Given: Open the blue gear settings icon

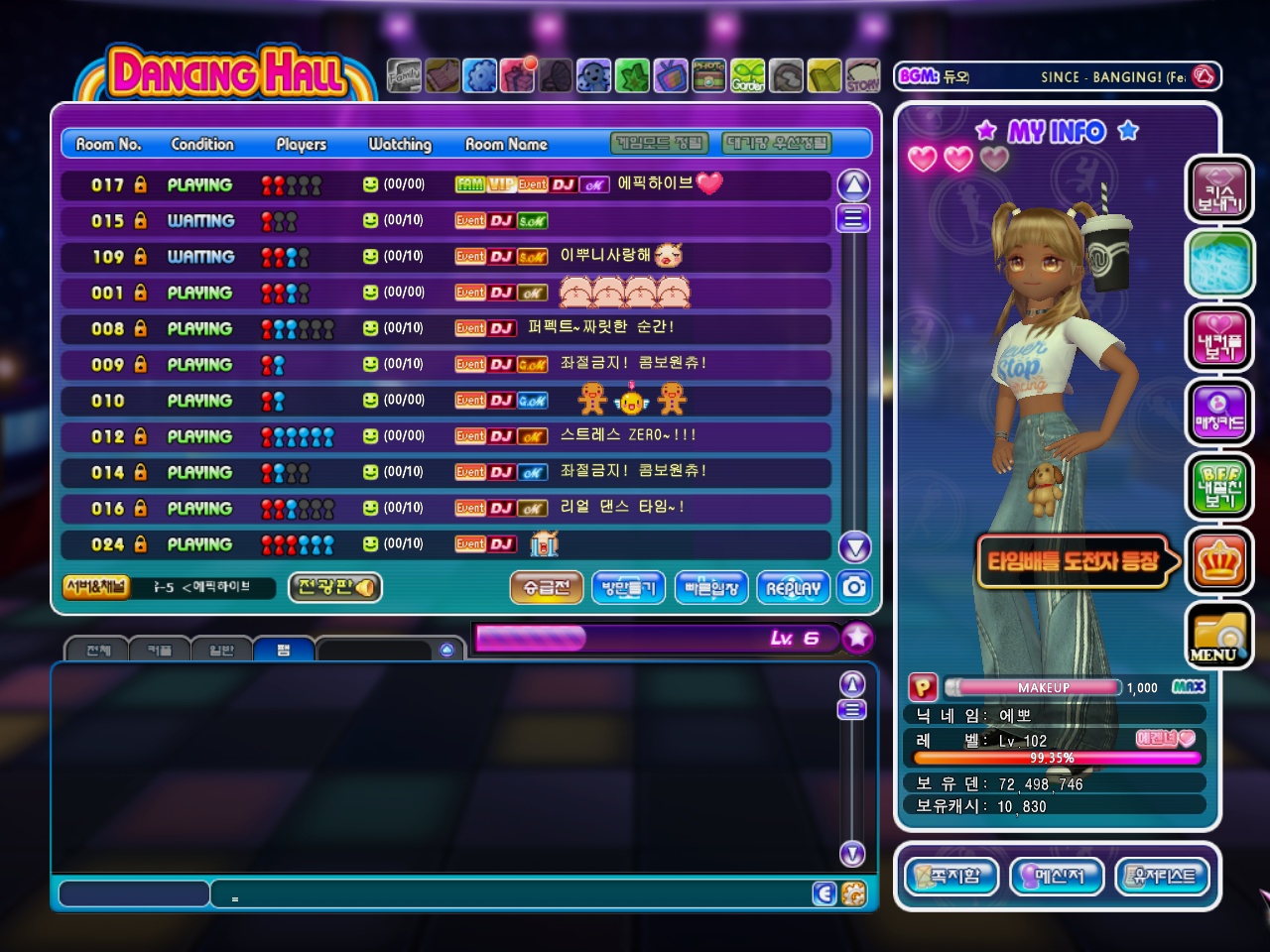Looking at the screenshot, I should click(x=480, y=76).
